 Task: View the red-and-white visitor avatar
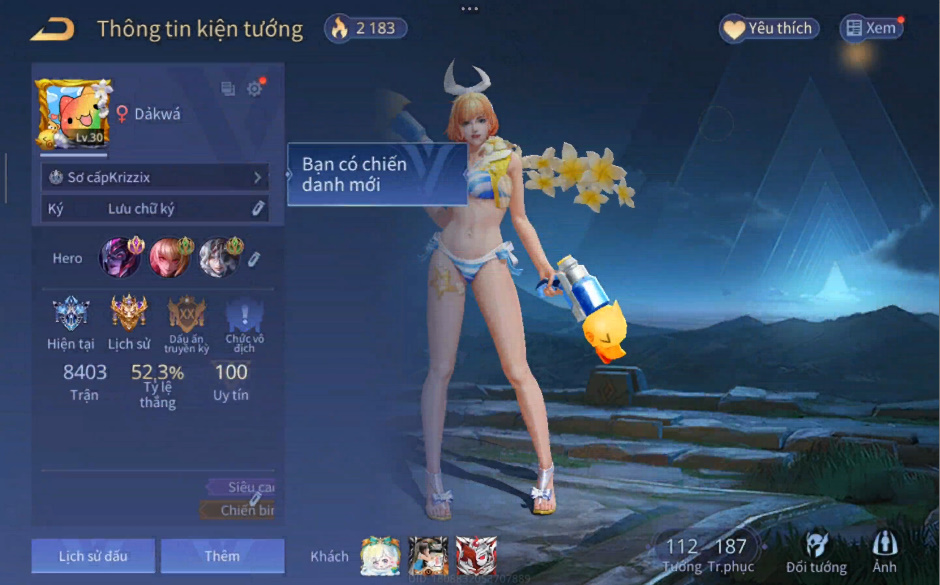(476, 555)
